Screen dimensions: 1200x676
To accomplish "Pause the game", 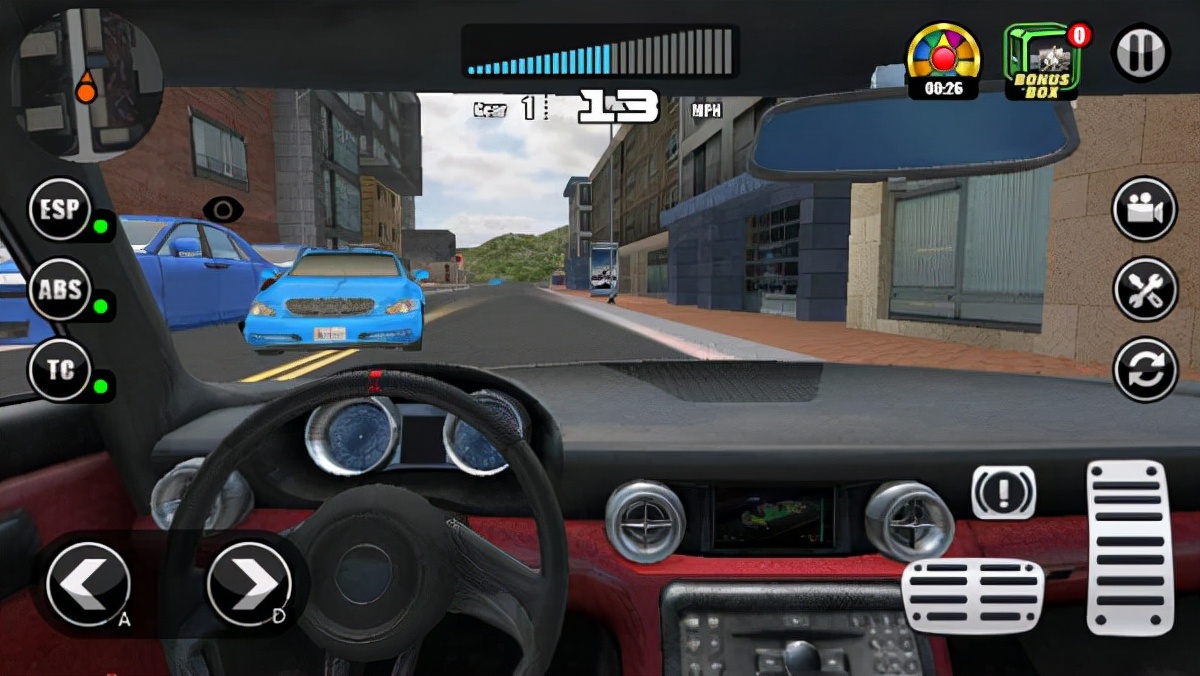I will pyautogui.click(x=1141, y=52).
